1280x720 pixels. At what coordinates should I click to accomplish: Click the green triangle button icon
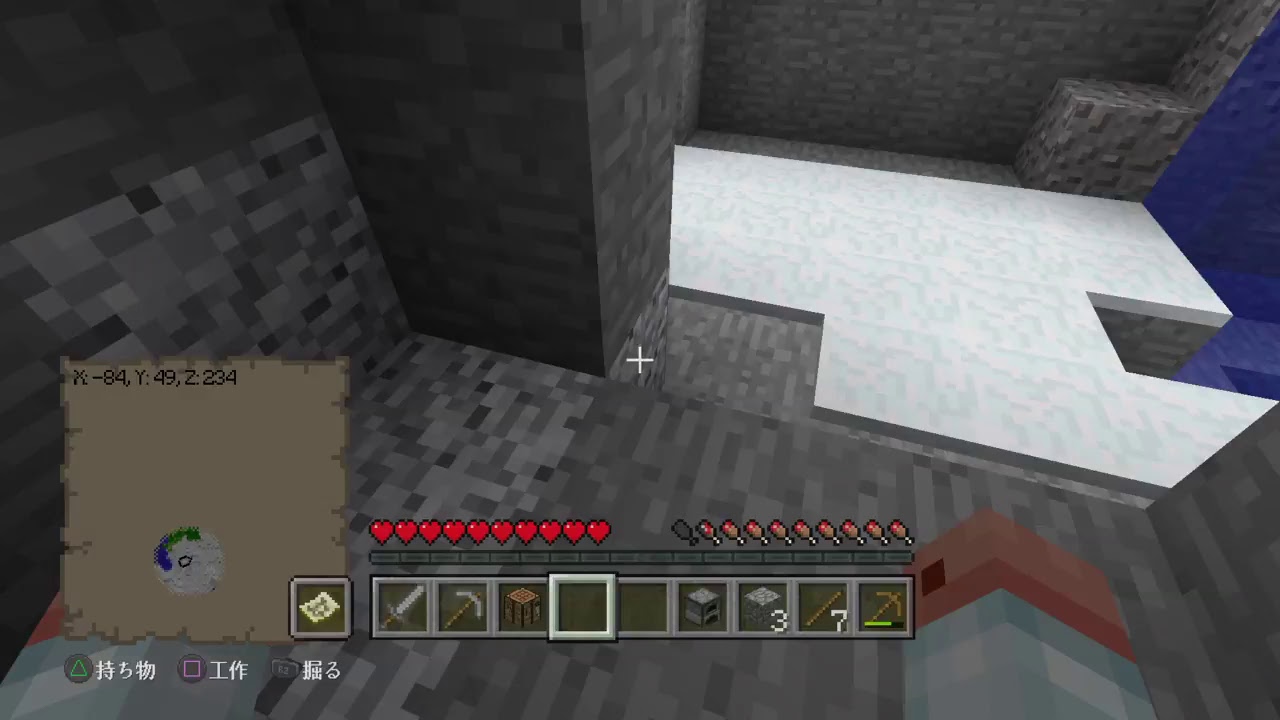78,671
